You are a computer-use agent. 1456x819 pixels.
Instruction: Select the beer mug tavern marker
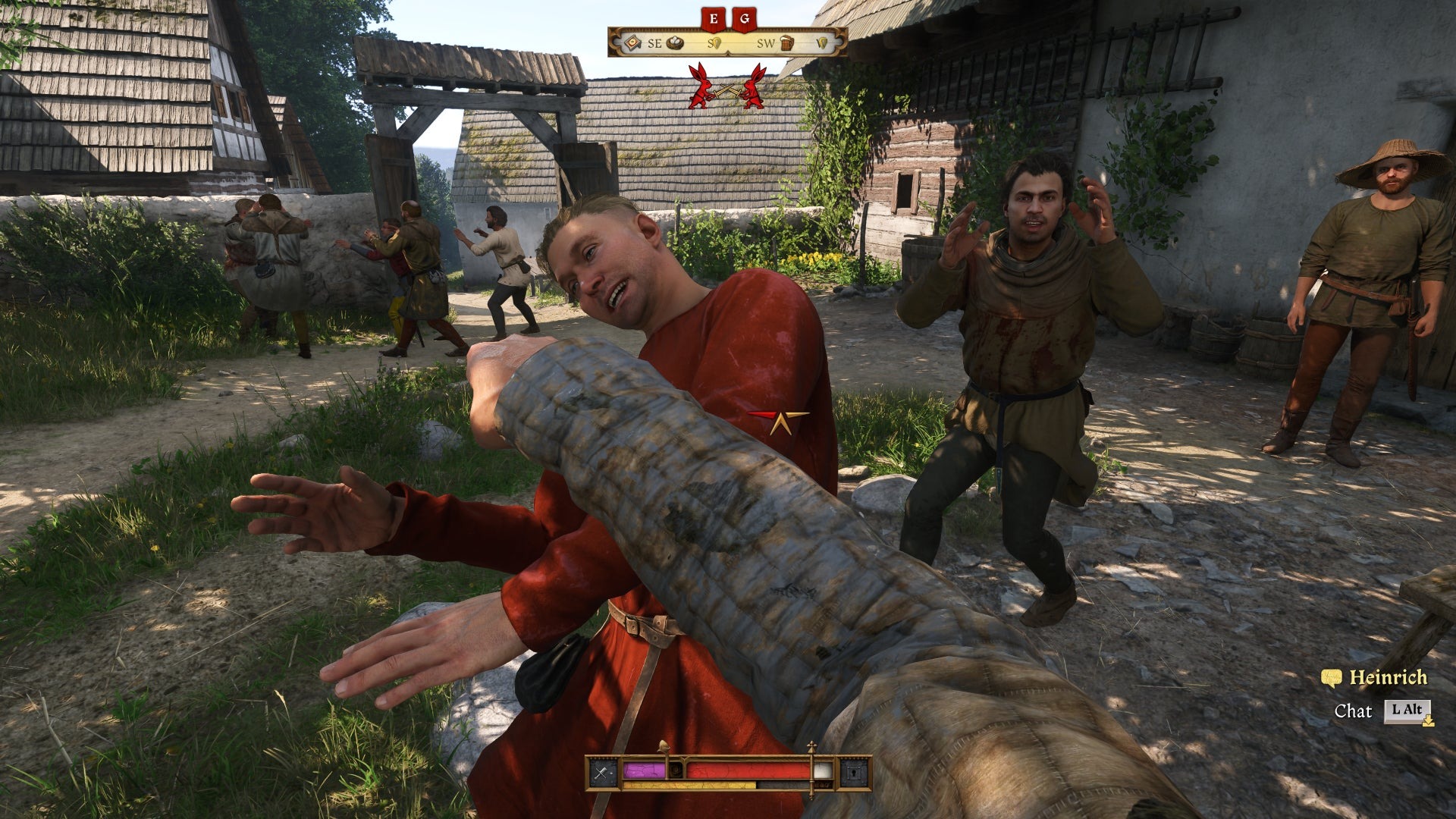[x=786, y=43]
